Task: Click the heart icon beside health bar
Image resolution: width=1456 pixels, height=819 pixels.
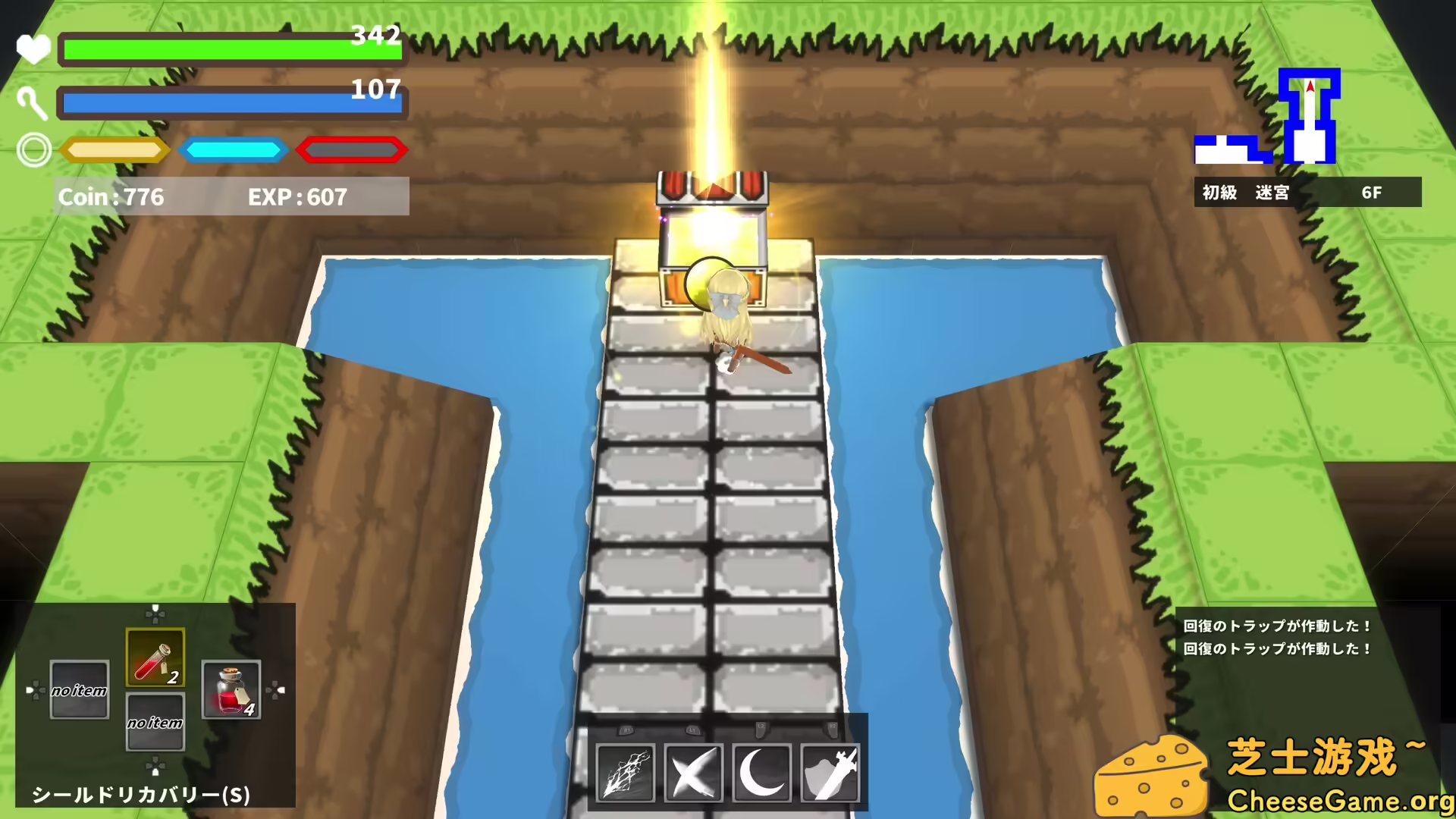Action: 33,47
